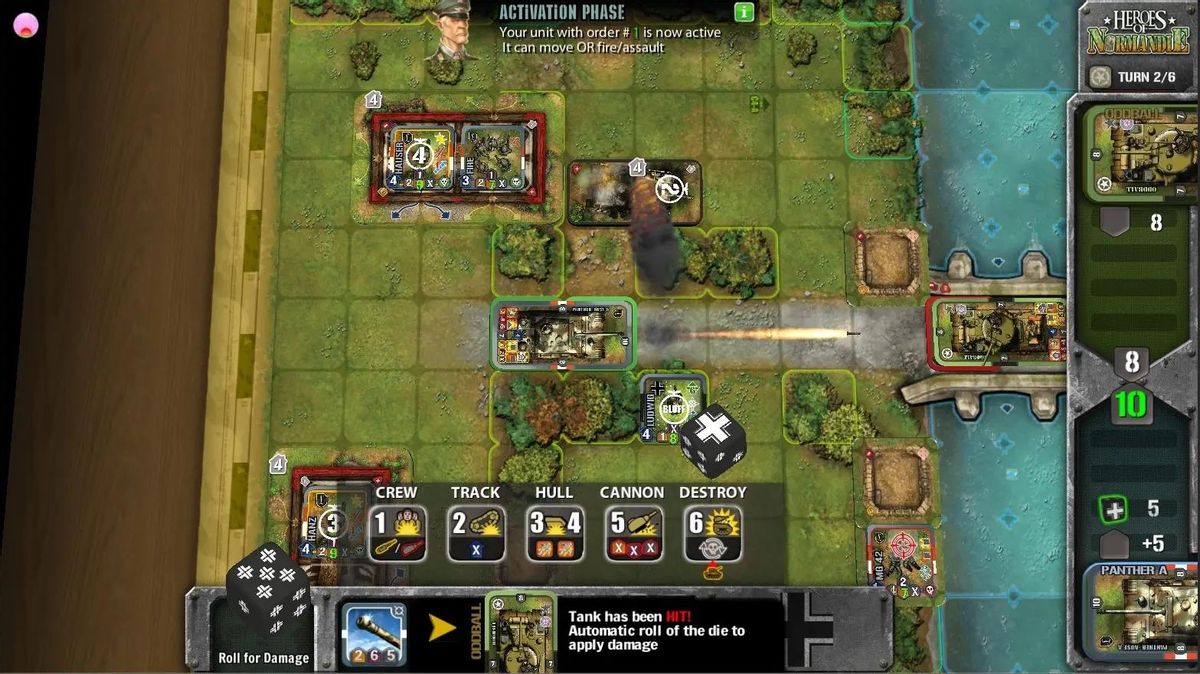Select the MG 42 unit token

(x=900, y=556)
